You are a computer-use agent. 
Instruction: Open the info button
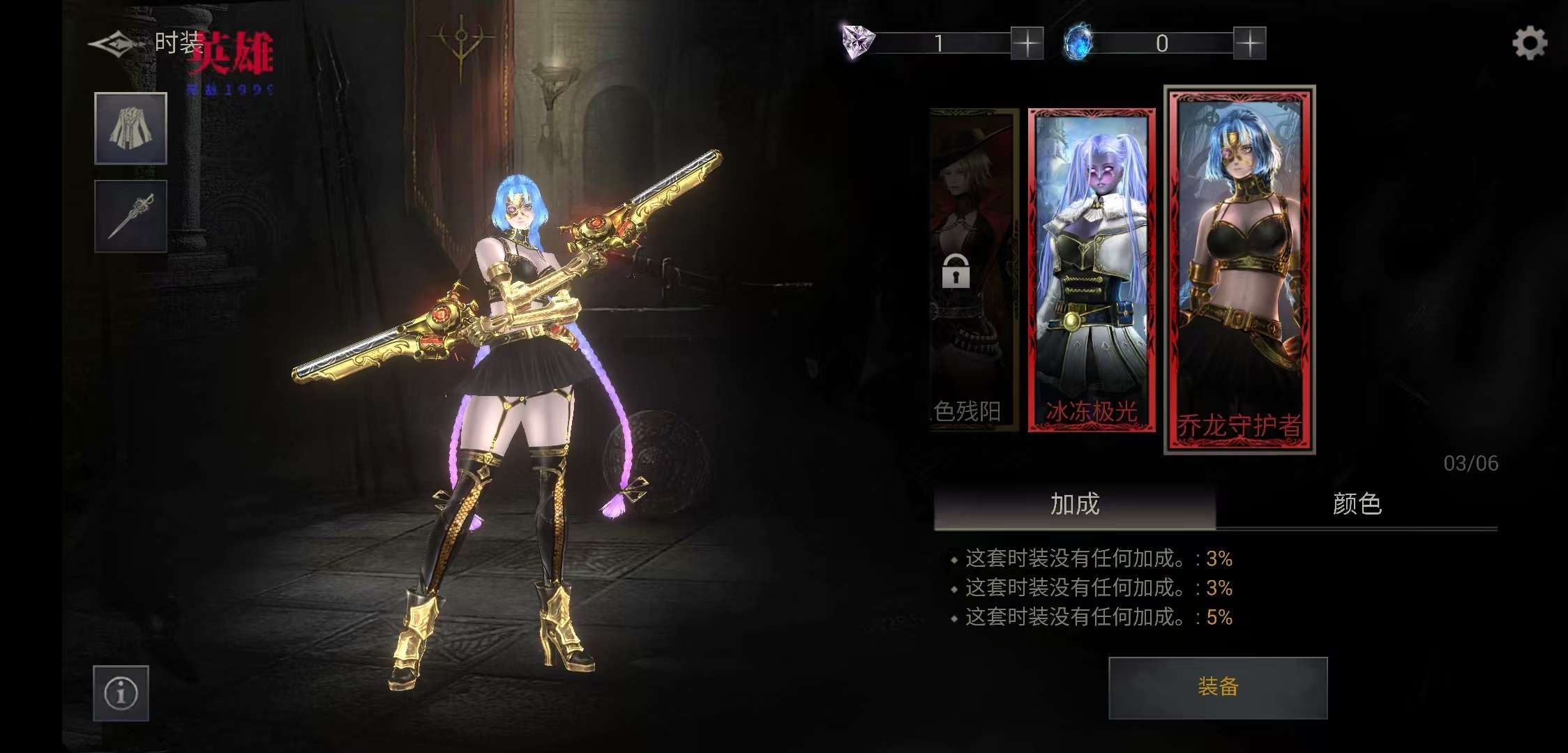click(121, 693)
